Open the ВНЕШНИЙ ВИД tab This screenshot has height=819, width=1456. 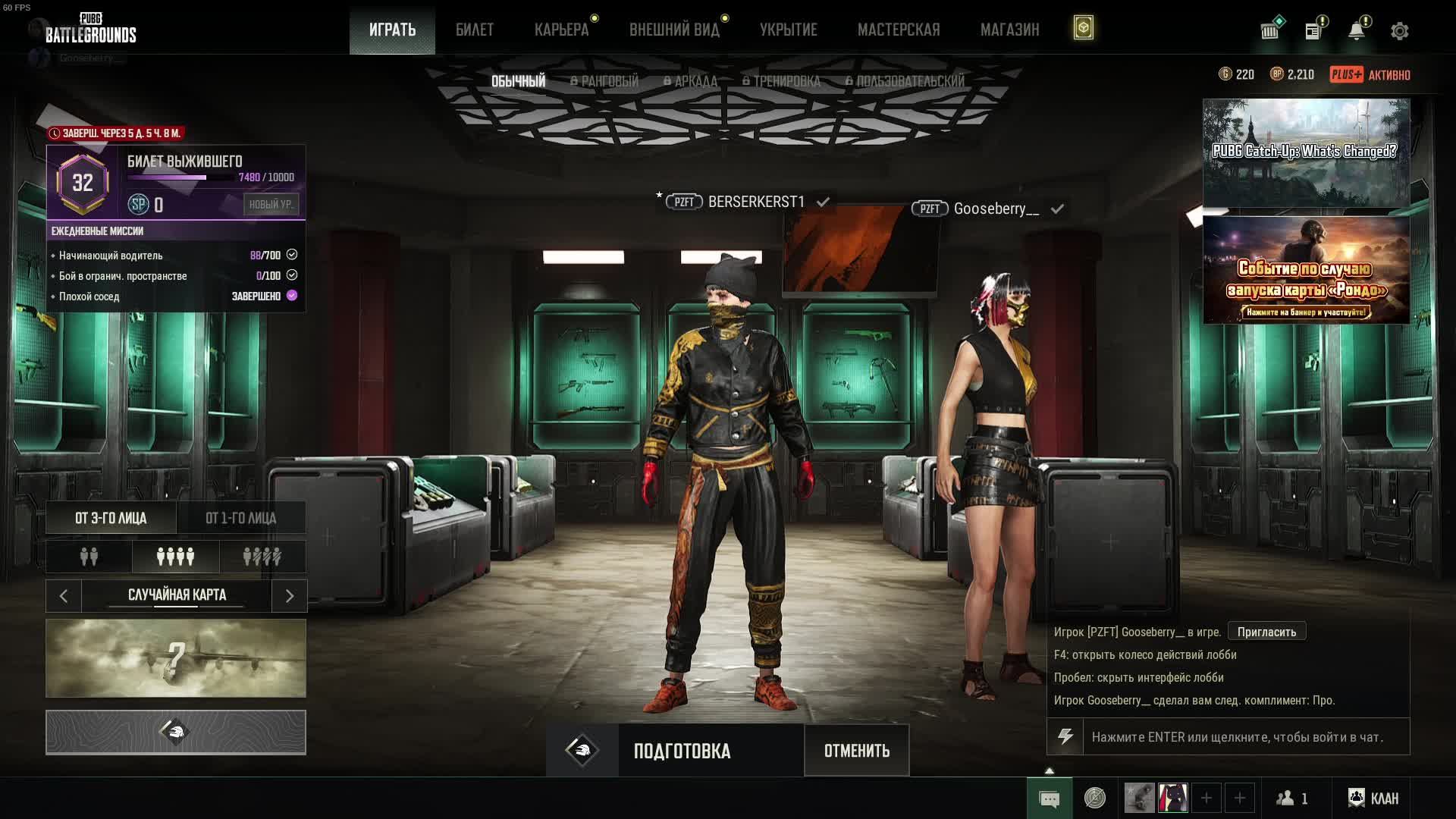point(674,30)
